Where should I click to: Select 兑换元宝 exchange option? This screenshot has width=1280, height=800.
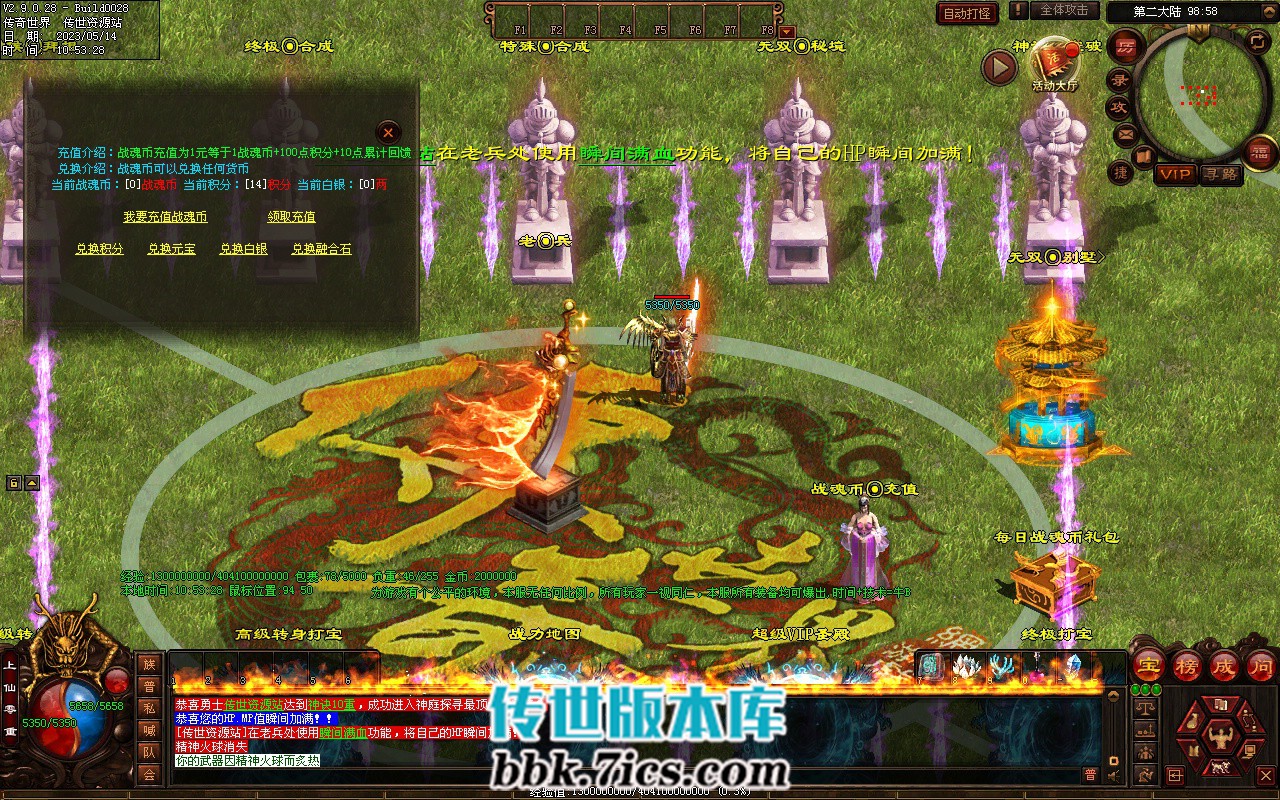click(172, 249)
